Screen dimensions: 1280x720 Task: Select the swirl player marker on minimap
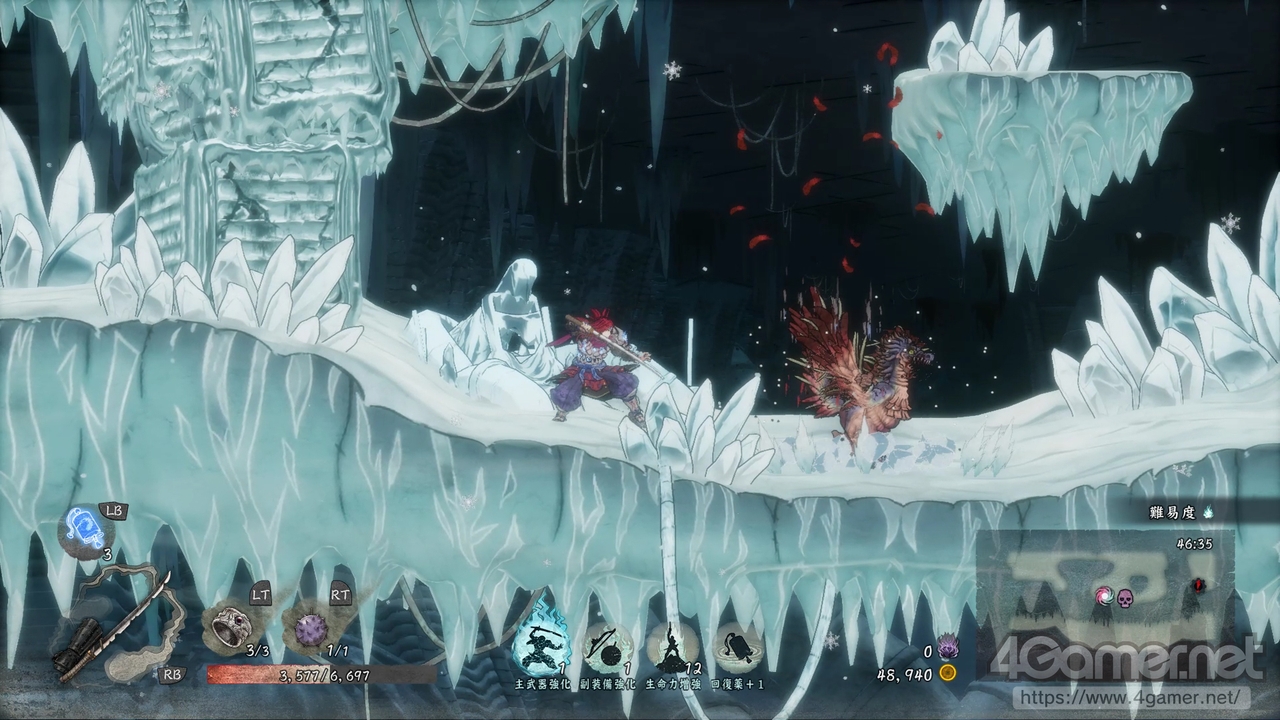coord(1104,596)
